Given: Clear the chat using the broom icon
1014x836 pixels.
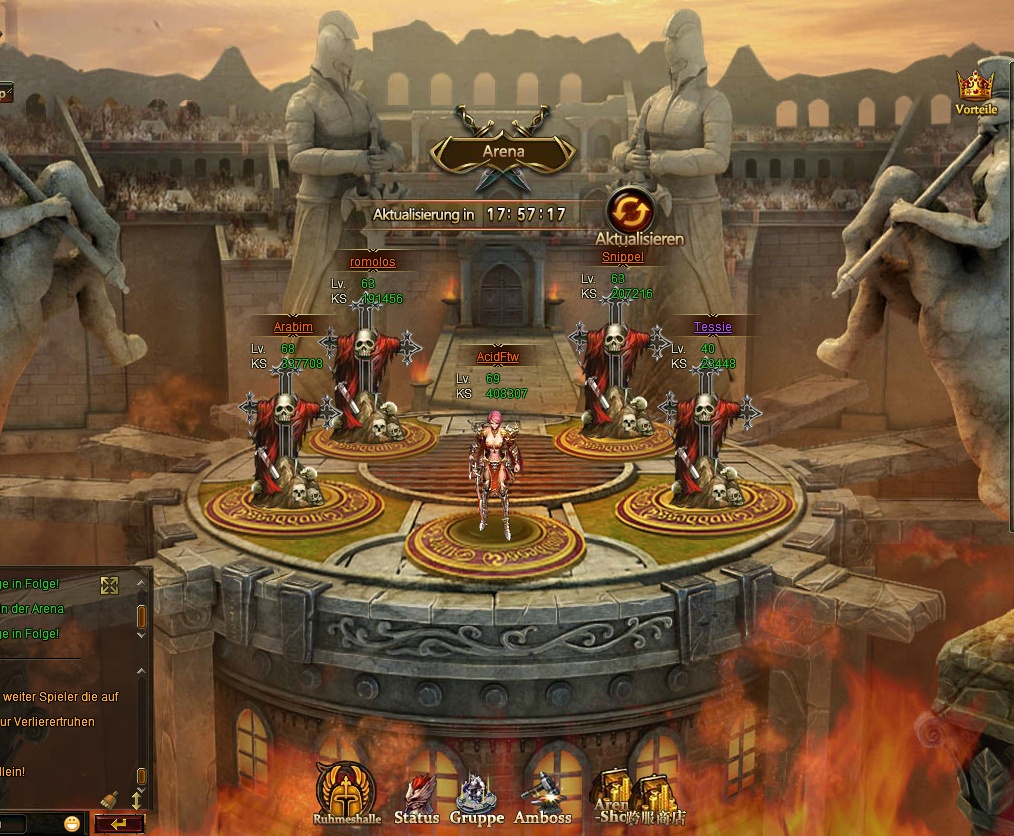Looking at the screenshot, I should (109, 800).
